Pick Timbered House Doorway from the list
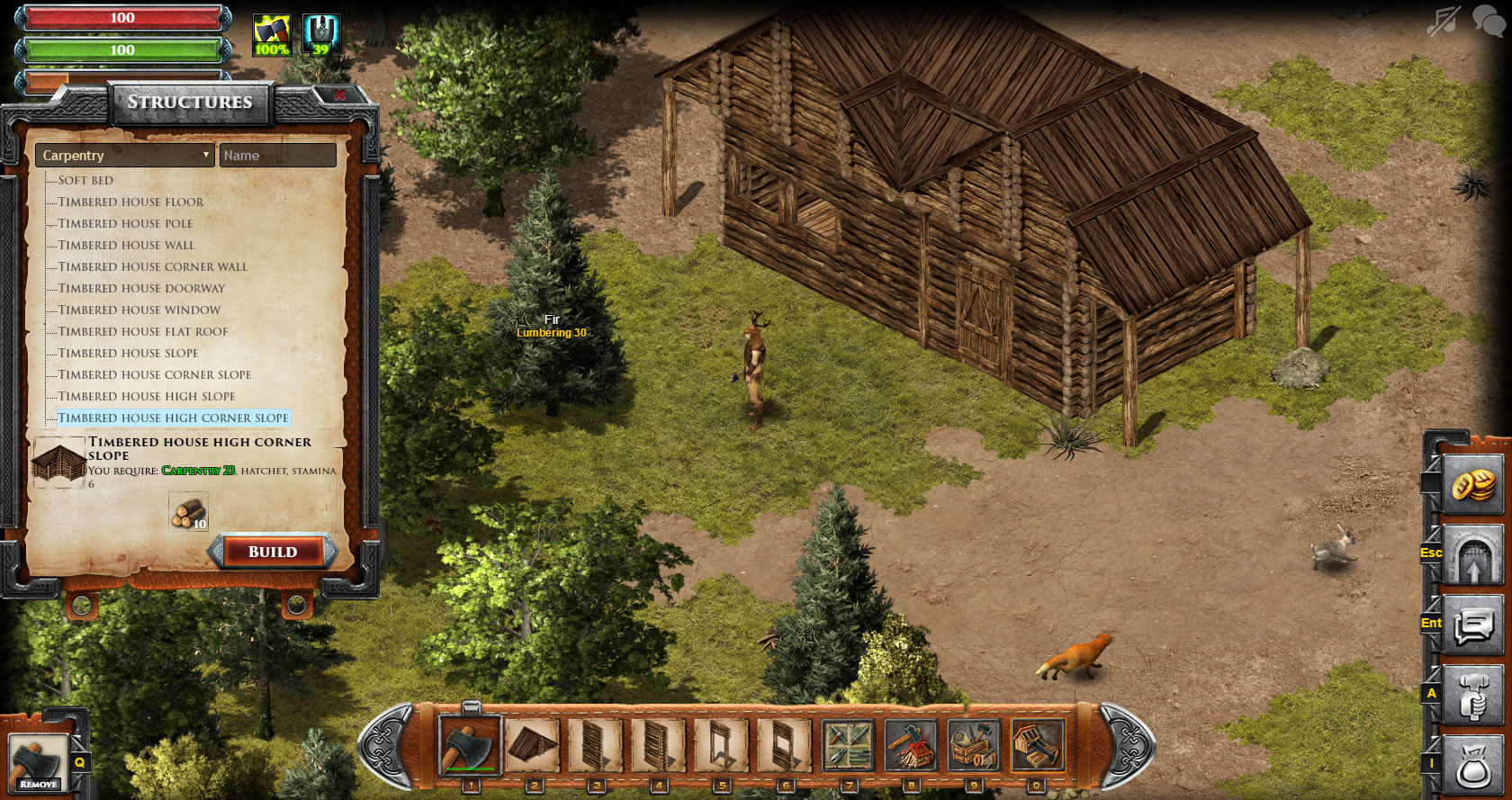This screenshot has height=800, width=1512. coord(141,288)
